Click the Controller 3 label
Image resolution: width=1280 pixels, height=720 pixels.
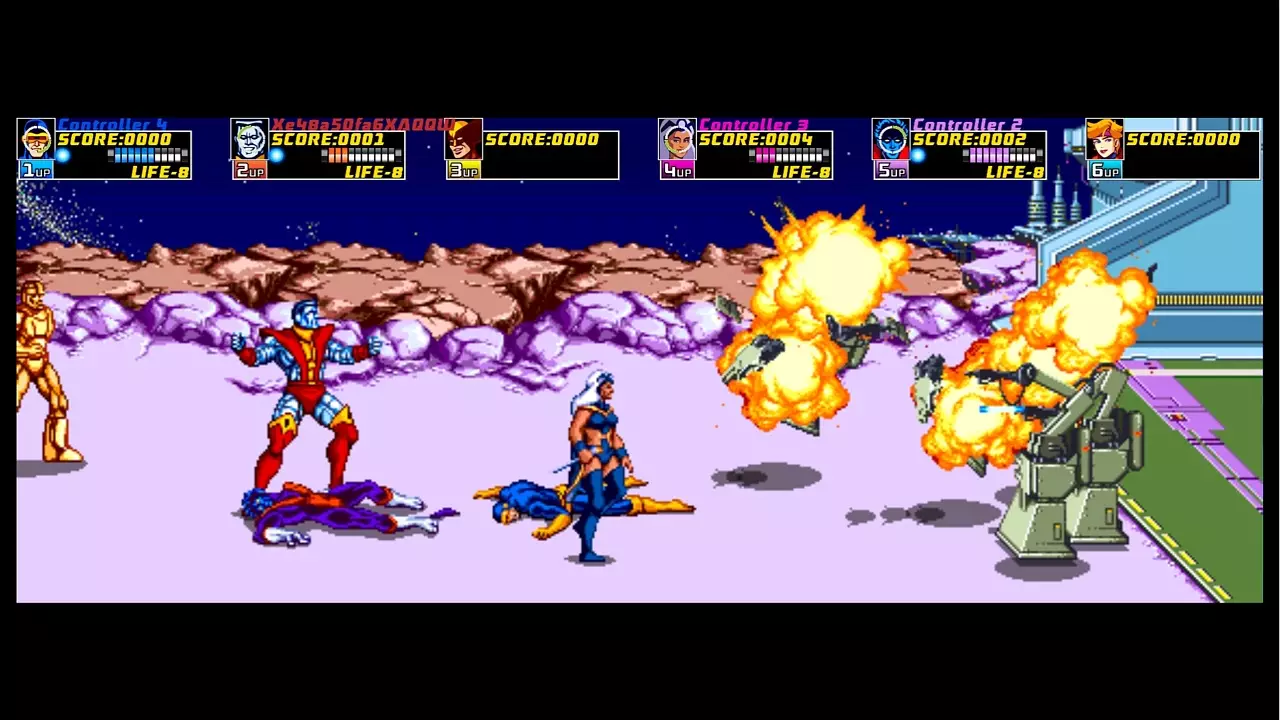point(757,122)
